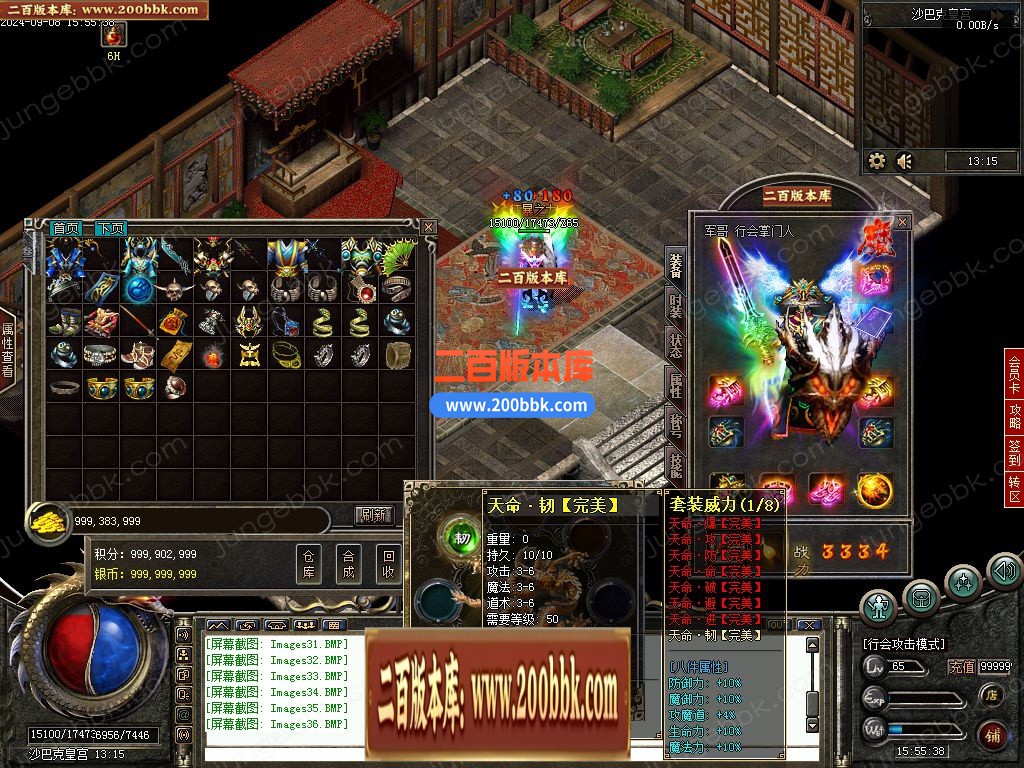Screen dimensions: 1024x768
Task: Open the 会员卡 membership card menu
Action: pos(1014,374)
